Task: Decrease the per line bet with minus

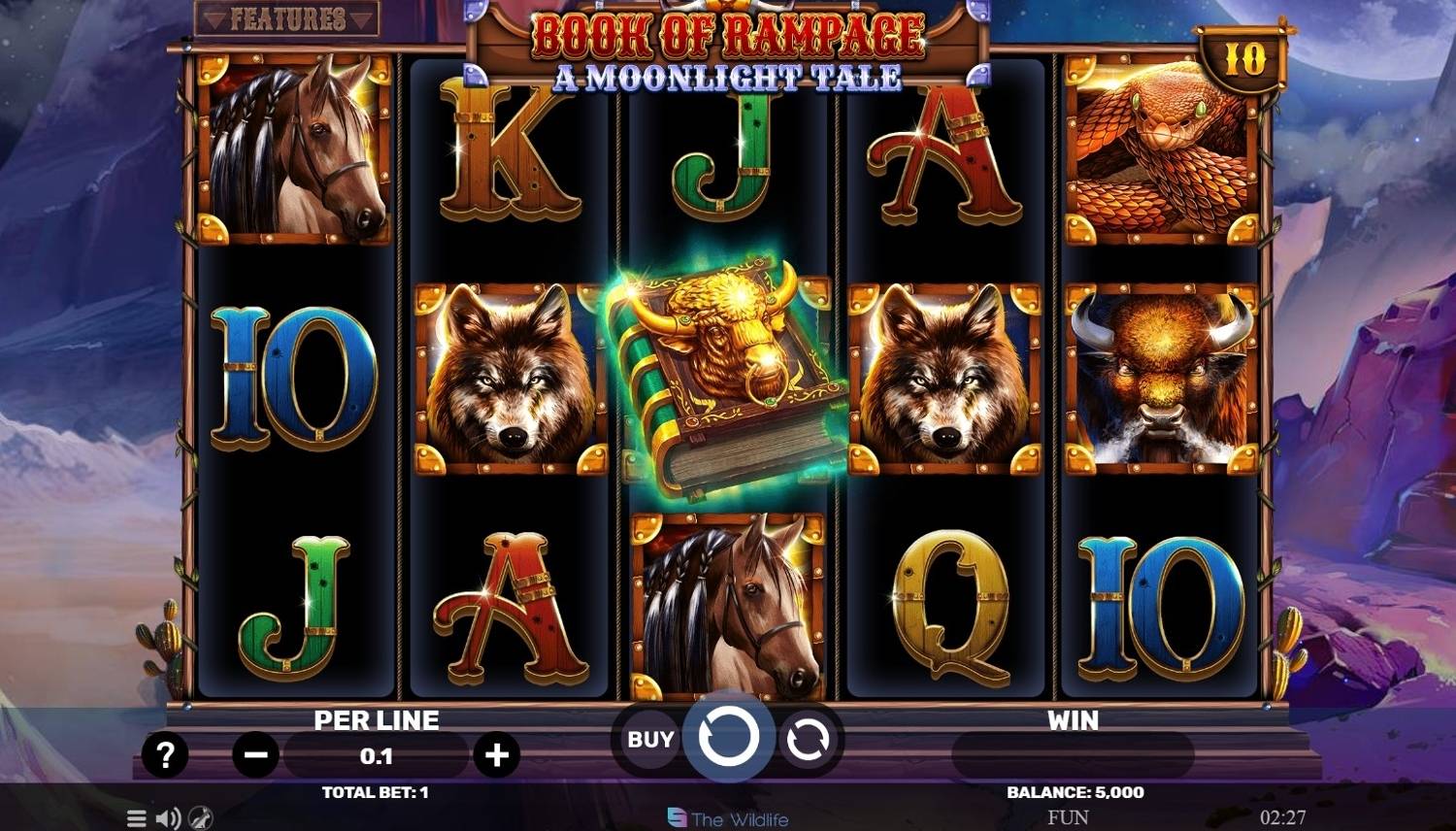Action: click(x=256, y=755)
